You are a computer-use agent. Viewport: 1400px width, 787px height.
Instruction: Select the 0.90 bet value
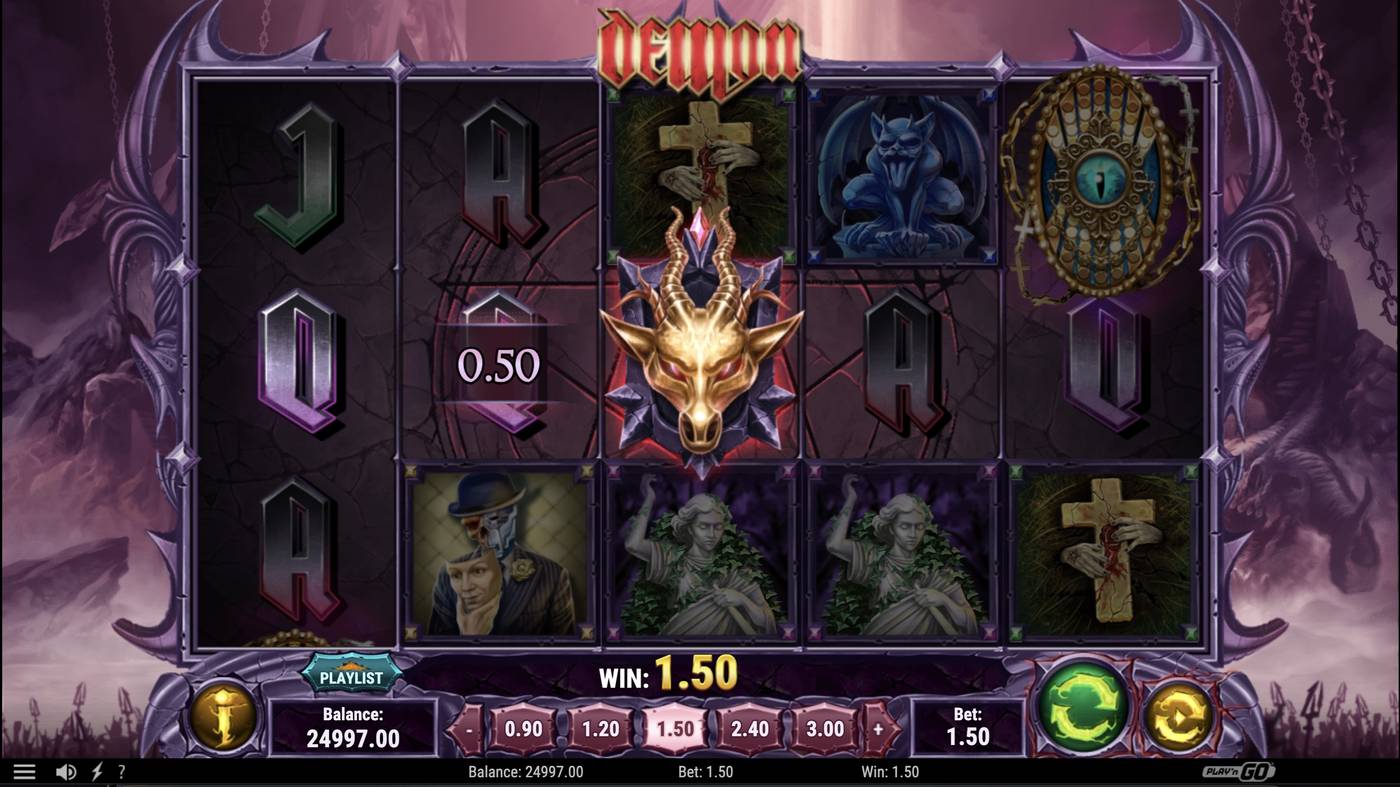pos(525,730)
